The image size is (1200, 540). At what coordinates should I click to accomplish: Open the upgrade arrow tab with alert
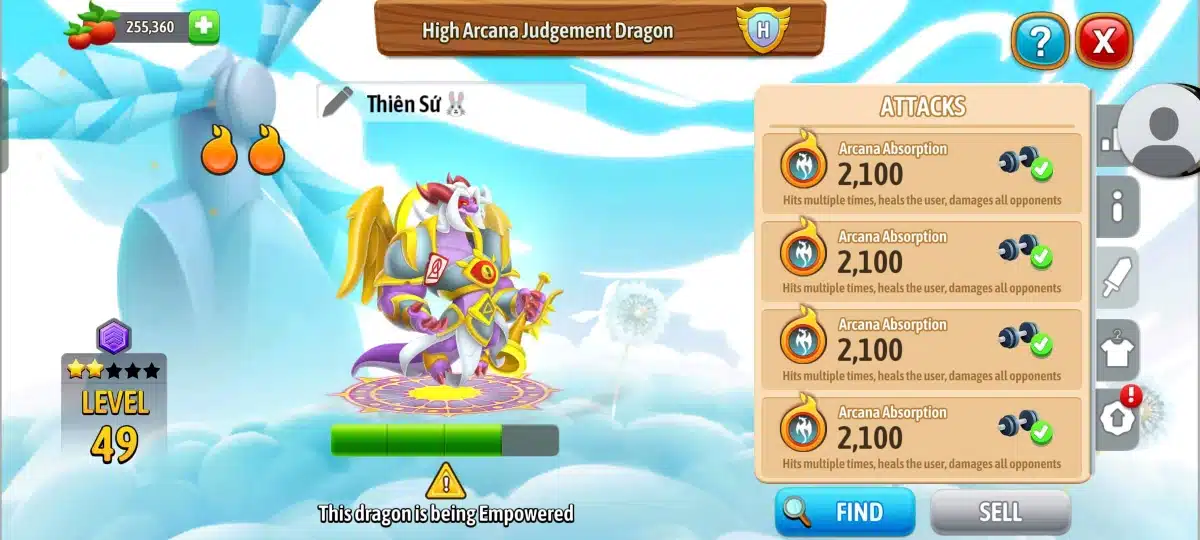(1117, 417)
